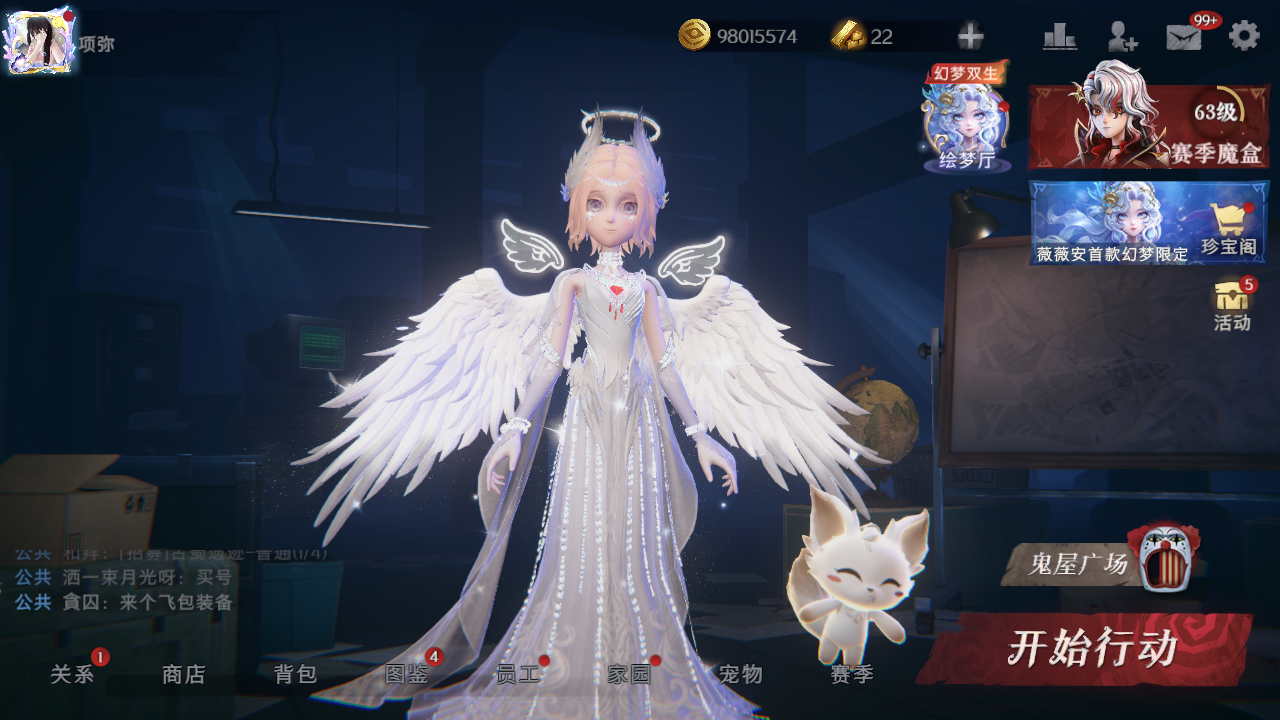Screen dimensions: 1280x720
Task: Open the leaderboard rankings icon
Action: 1059,37
